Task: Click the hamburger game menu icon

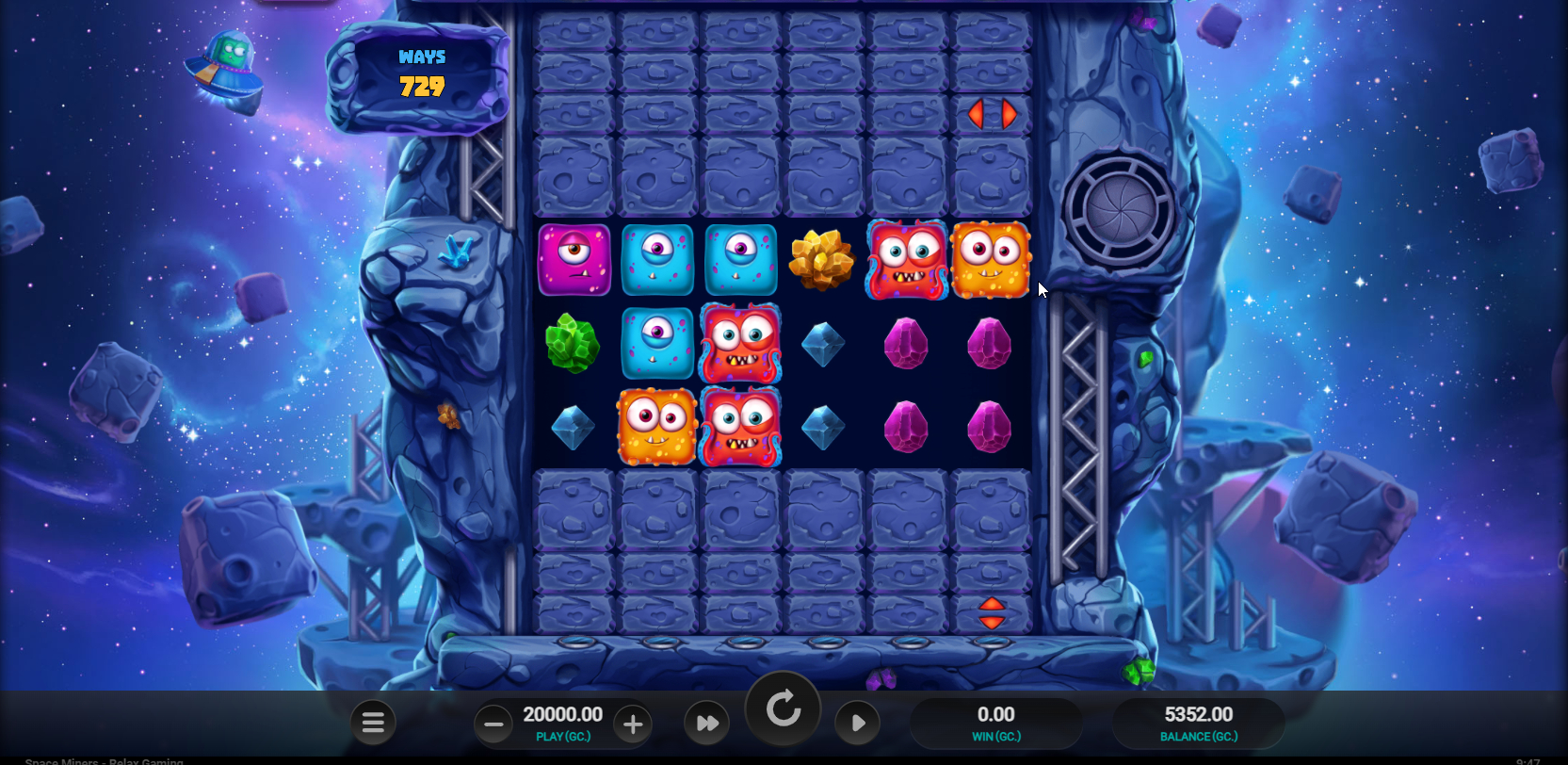Action: pyautogui.click(x=373, y=722)
